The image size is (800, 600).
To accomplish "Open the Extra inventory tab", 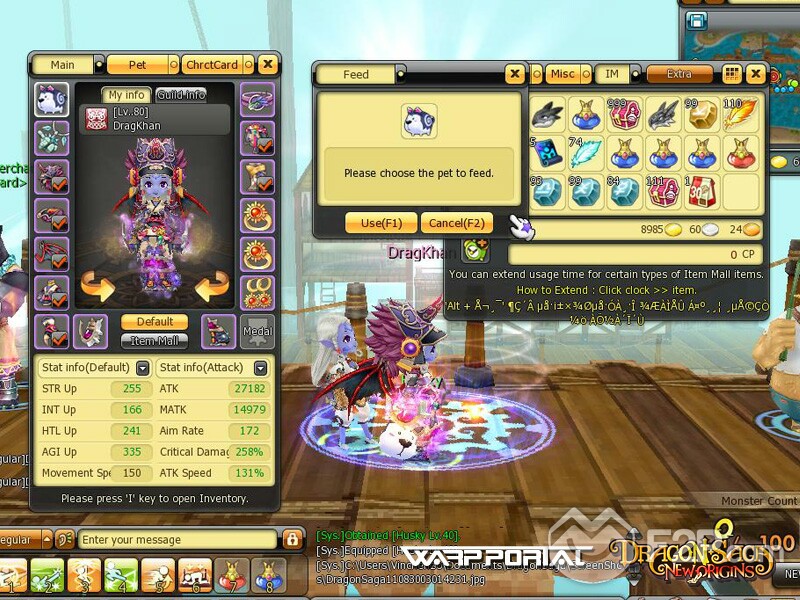I will (679, 74).
